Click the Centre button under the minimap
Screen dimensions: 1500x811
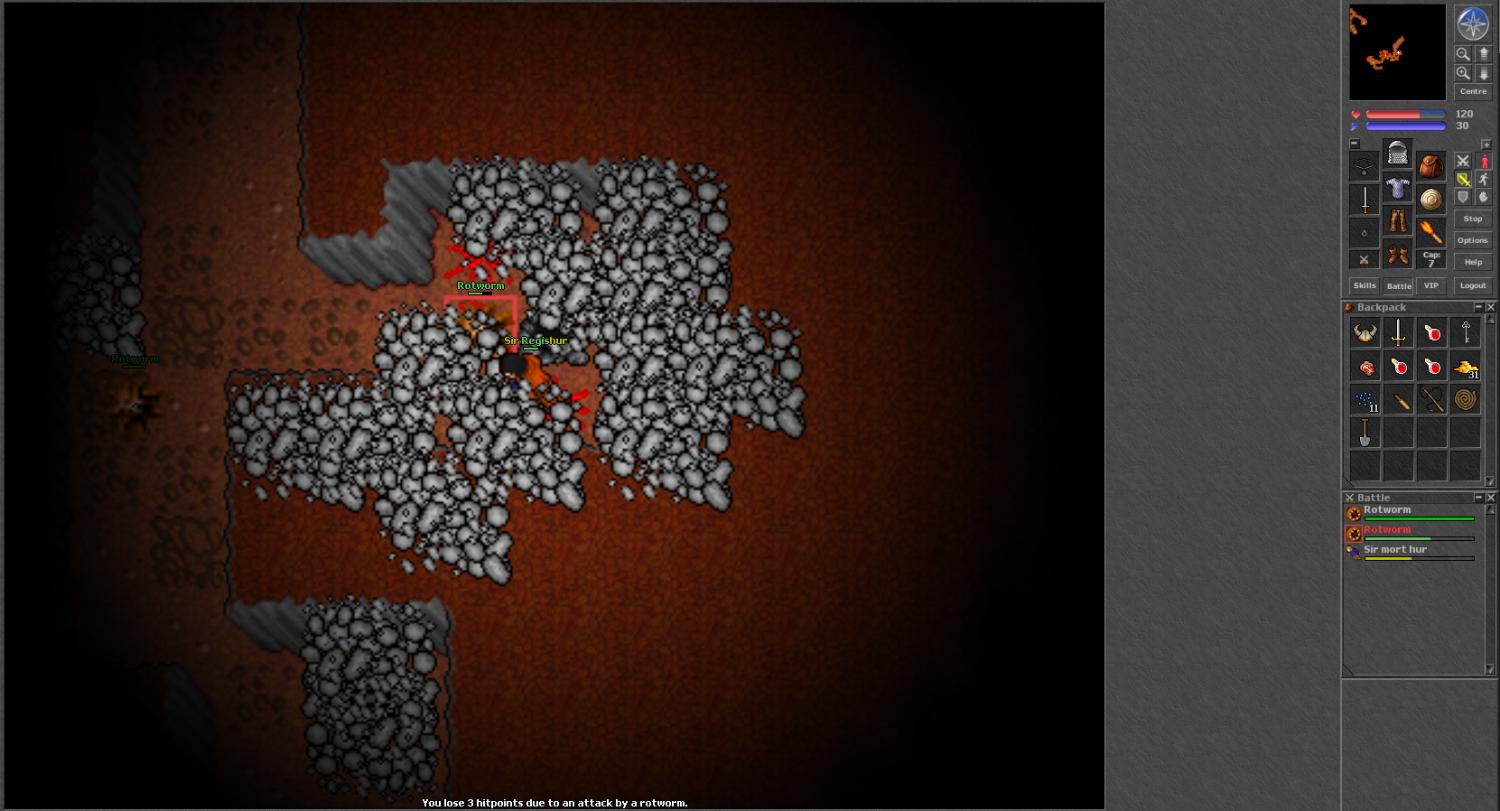pyautogui.click(x=1473, y=91)
